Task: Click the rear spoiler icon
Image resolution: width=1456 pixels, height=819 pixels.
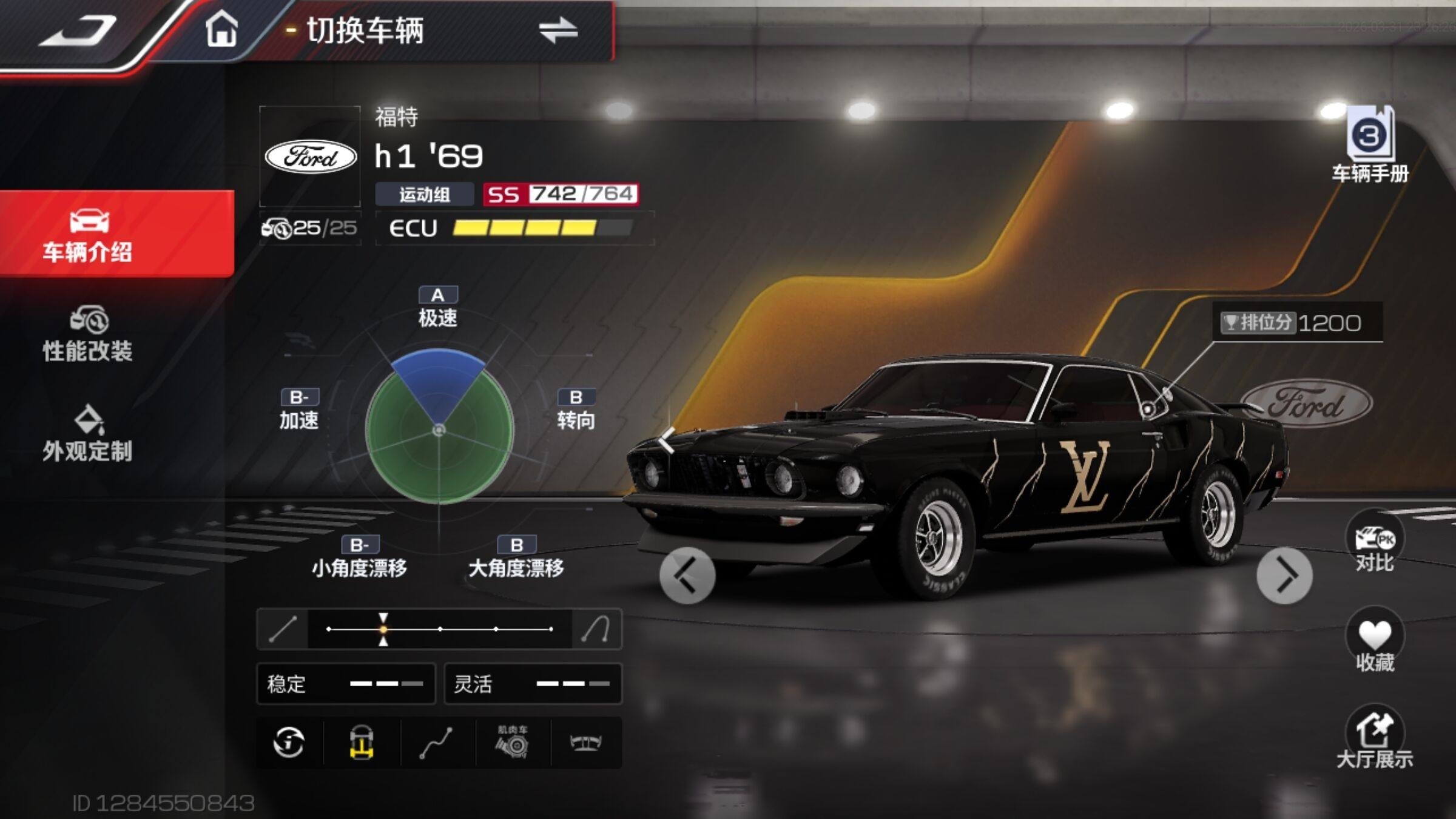Action: pyautogui.click(x=585, y=743)
